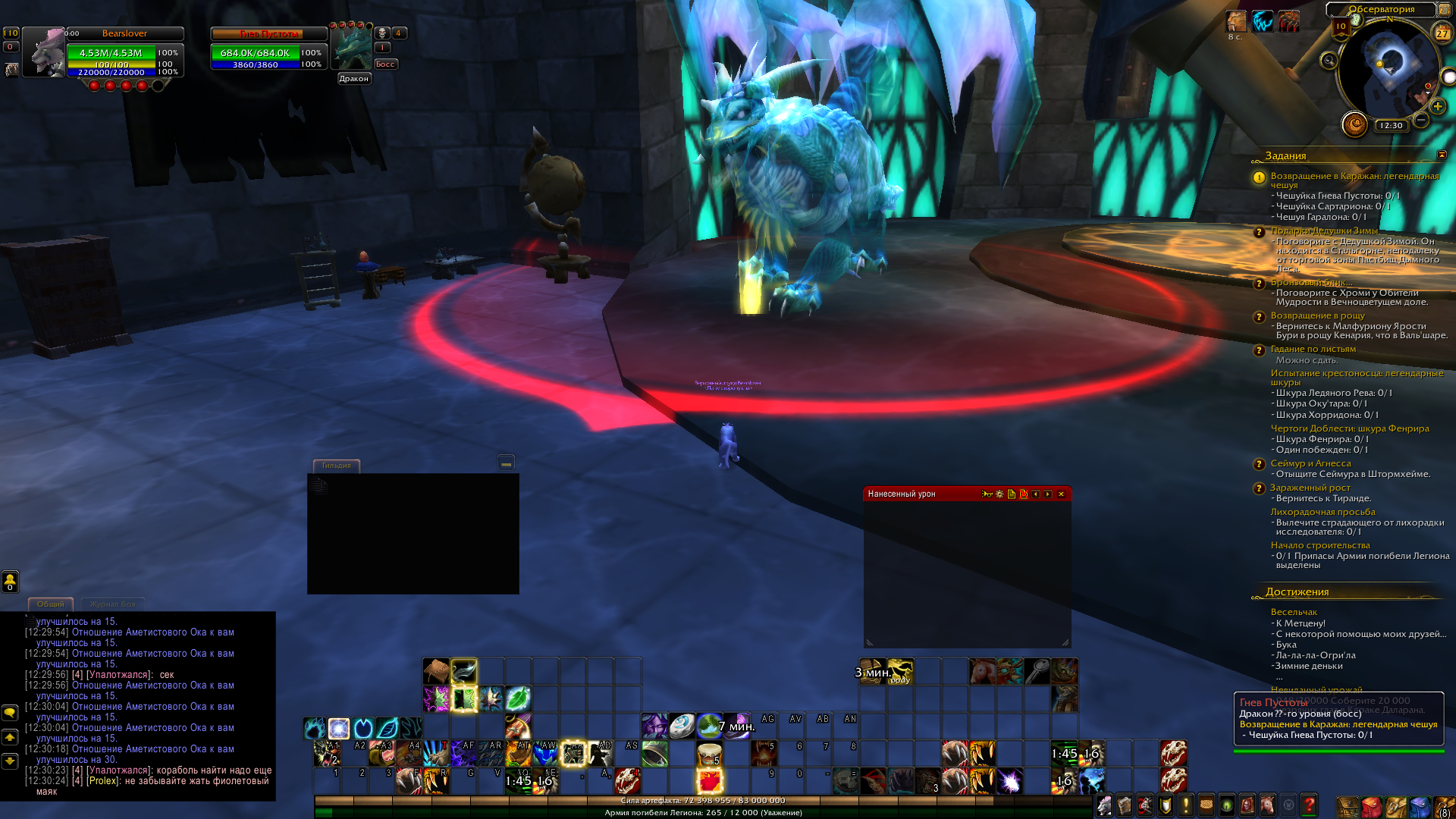Close the Нанесенный урон damage meter
This screenshot has height=819, width=1456.
point(1061,494)
